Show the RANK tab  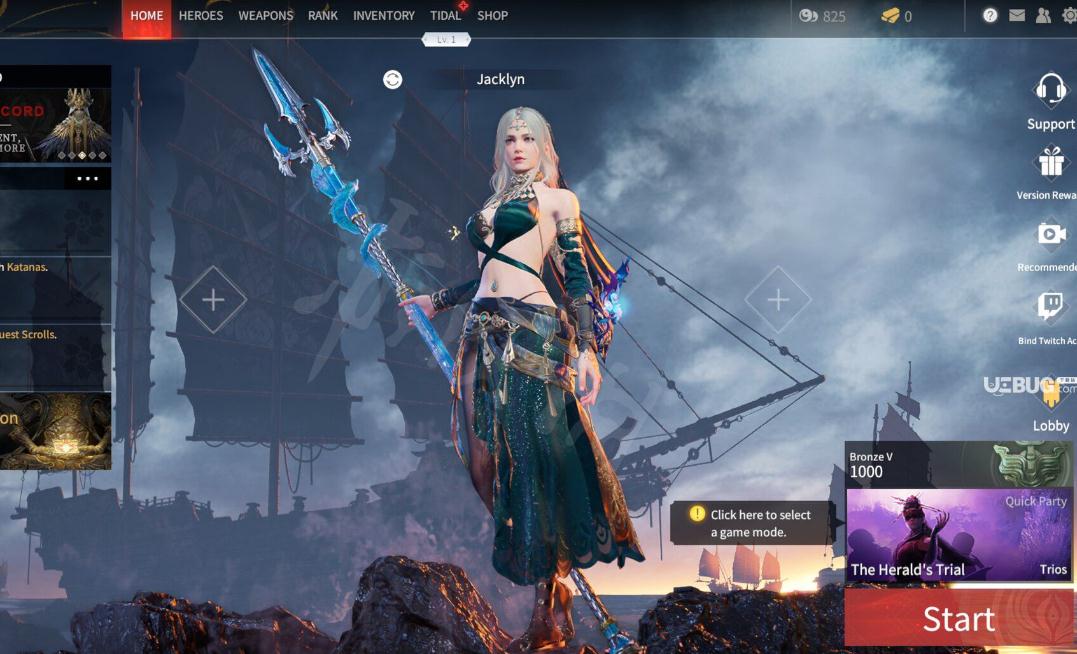tap(323, 16)
